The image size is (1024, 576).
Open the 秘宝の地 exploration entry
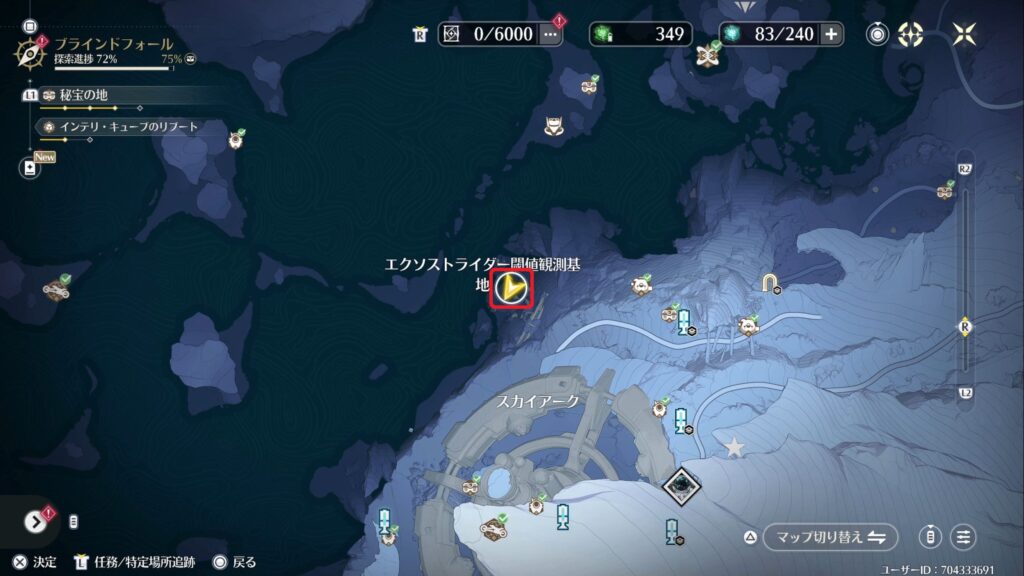tap(82, 95)
